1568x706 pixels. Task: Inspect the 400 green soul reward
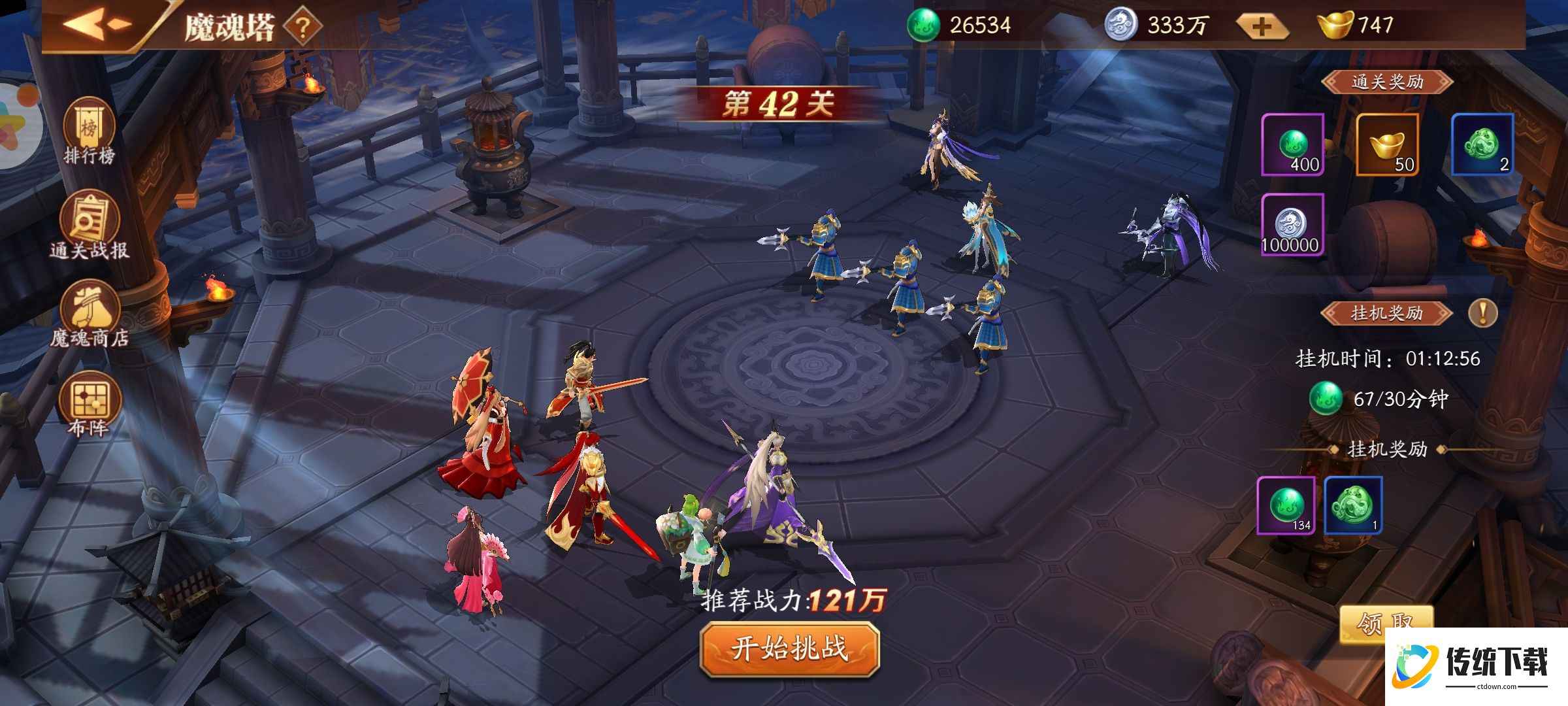pos(1292,144)
